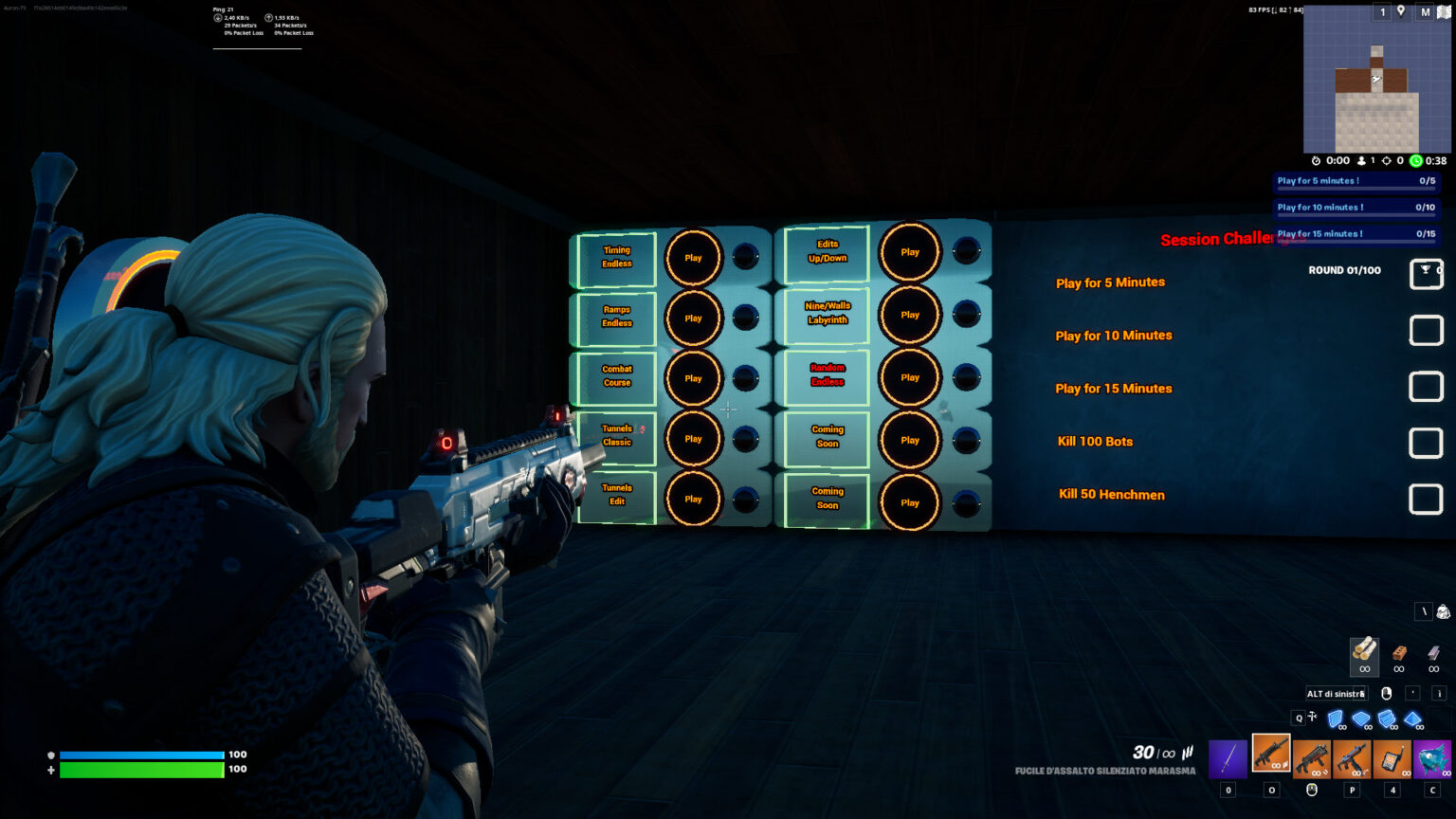Select the "Play for 5 minutes !" tracker

(x=1356, y=181)
